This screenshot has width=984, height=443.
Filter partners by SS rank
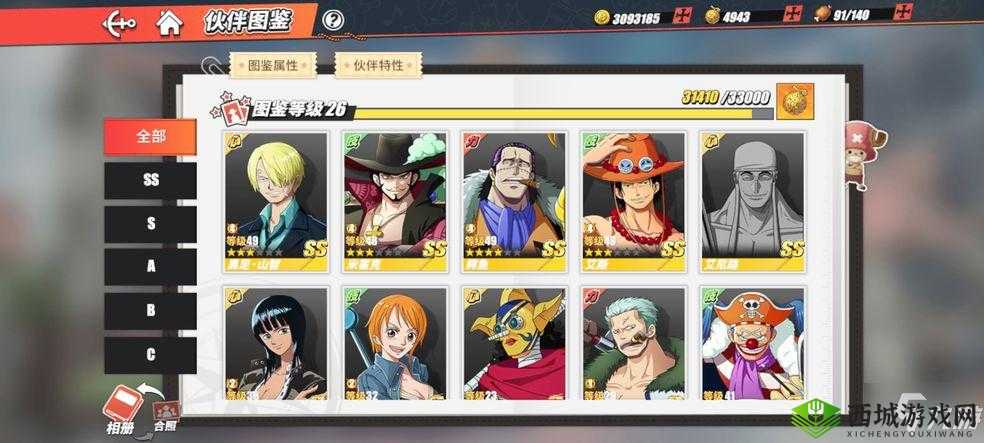click(x=151, y=180)
